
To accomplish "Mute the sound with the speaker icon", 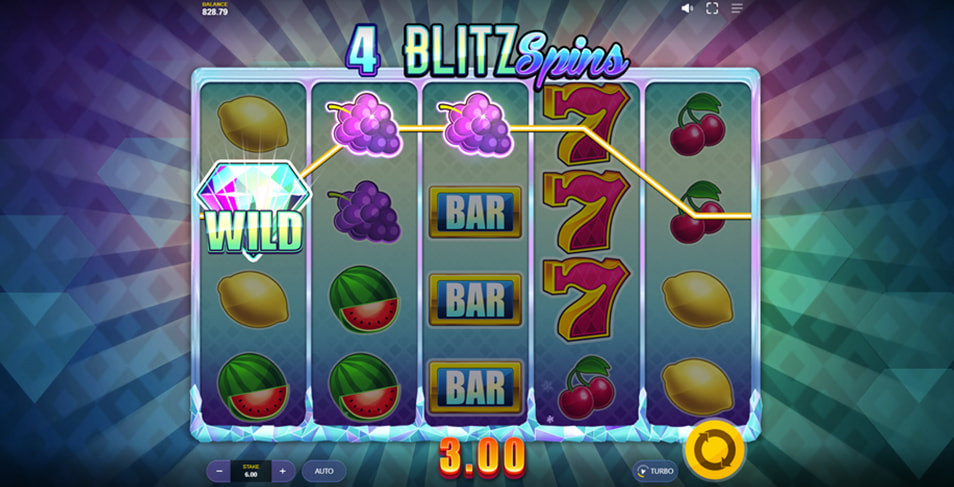I will click(x=687, y=8).
